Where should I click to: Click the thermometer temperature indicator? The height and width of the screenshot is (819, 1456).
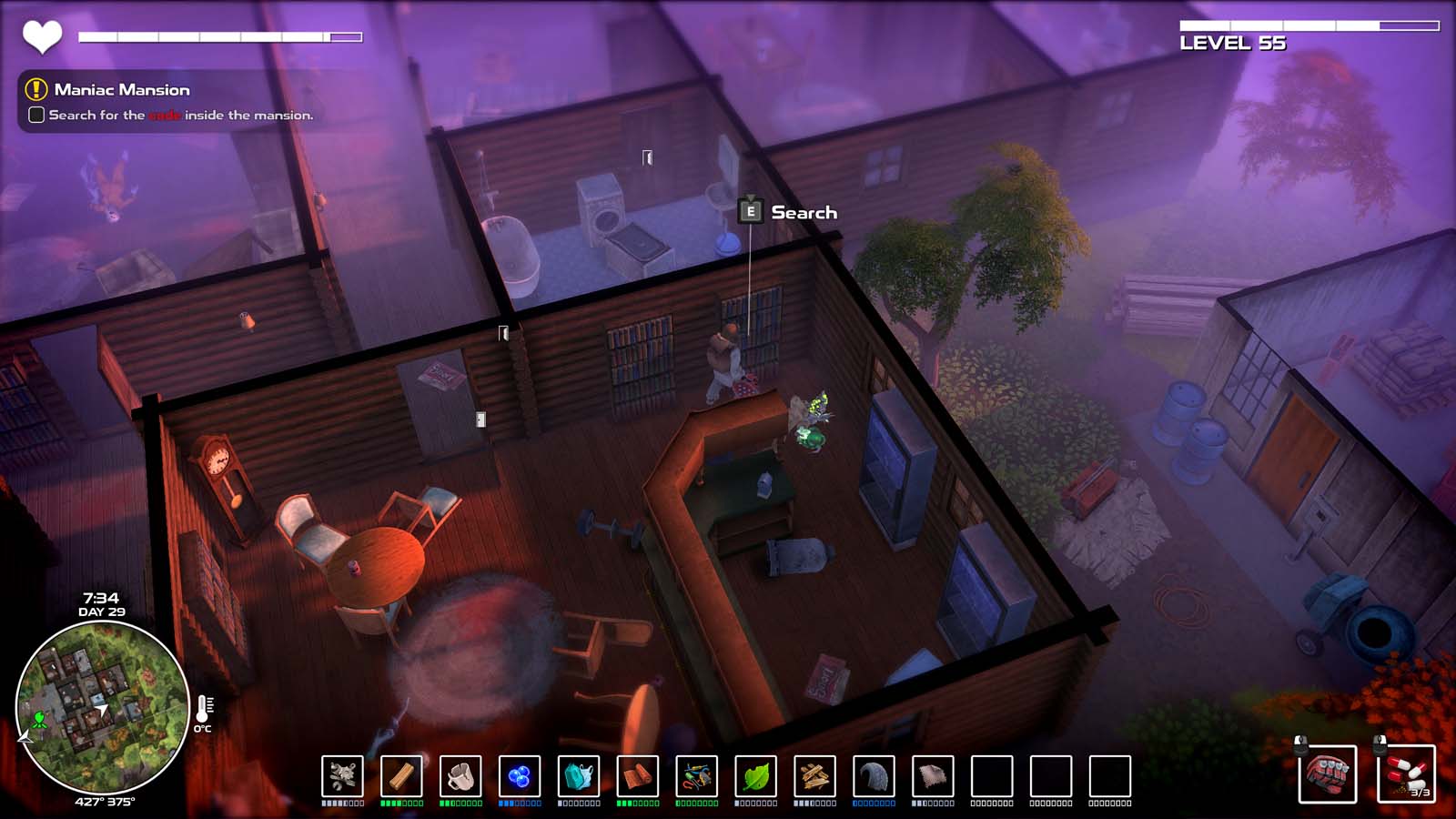coord(204,710)
